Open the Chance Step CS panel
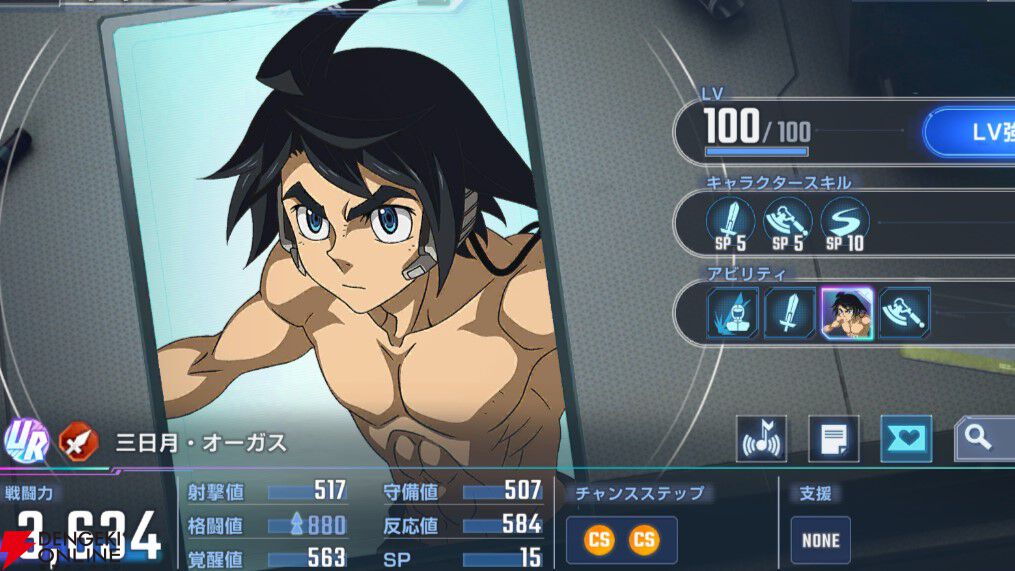 pyautogui.click(x=621, y=541)
